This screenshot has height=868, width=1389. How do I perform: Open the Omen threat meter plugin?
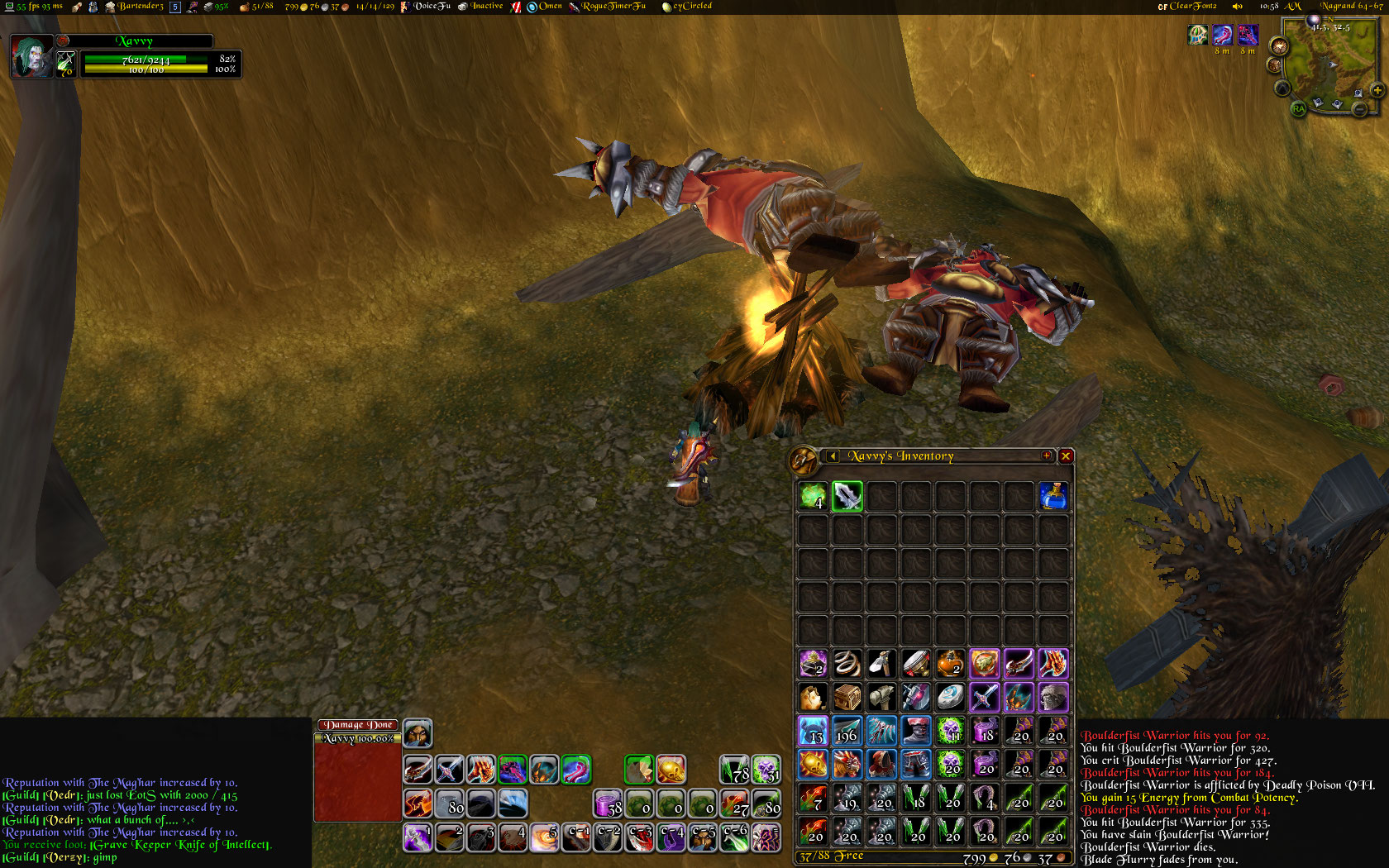click(x=545, y=7)
